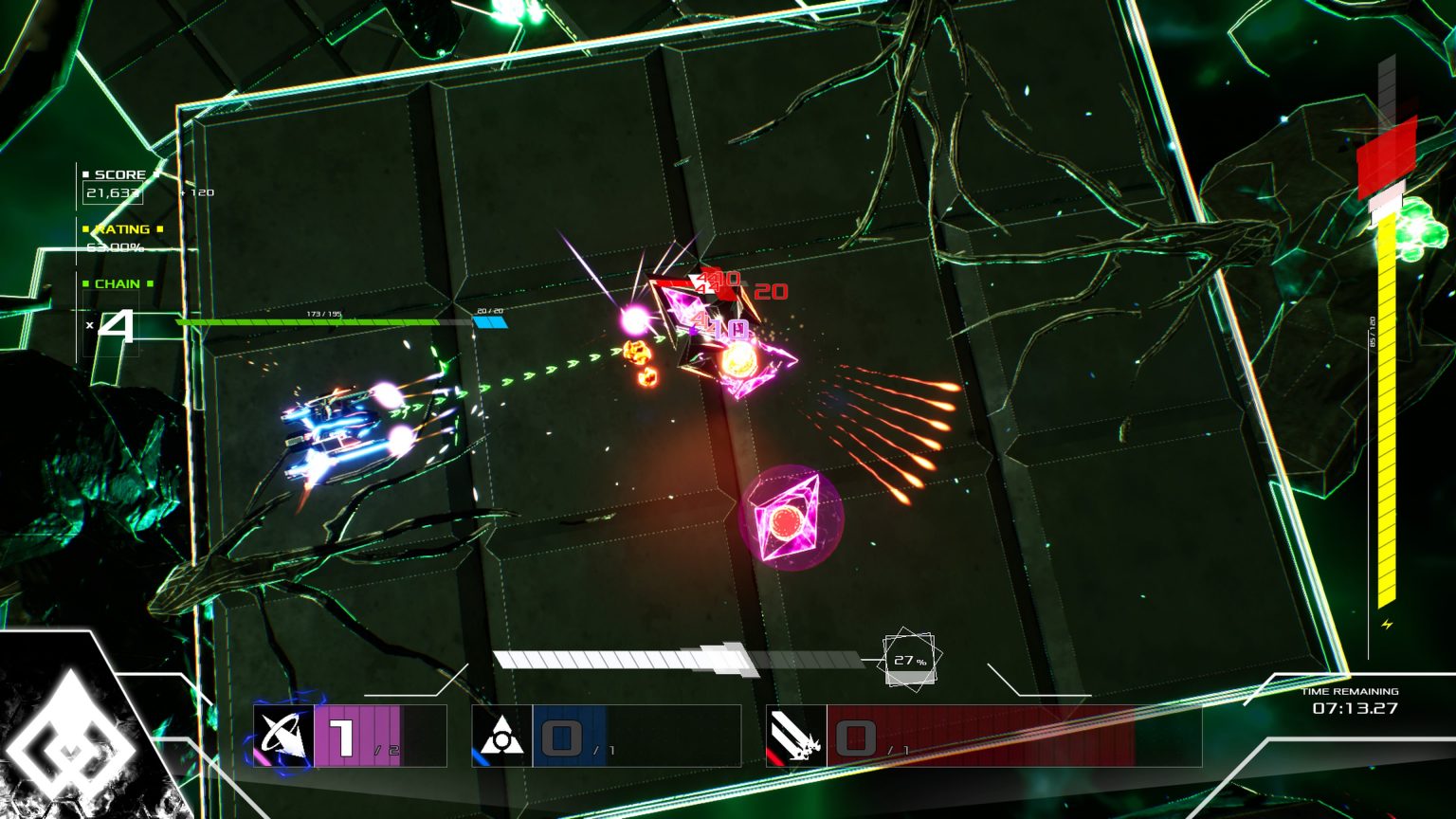
Task: Click the SCORE label marker square
Action: click(87, 173)
